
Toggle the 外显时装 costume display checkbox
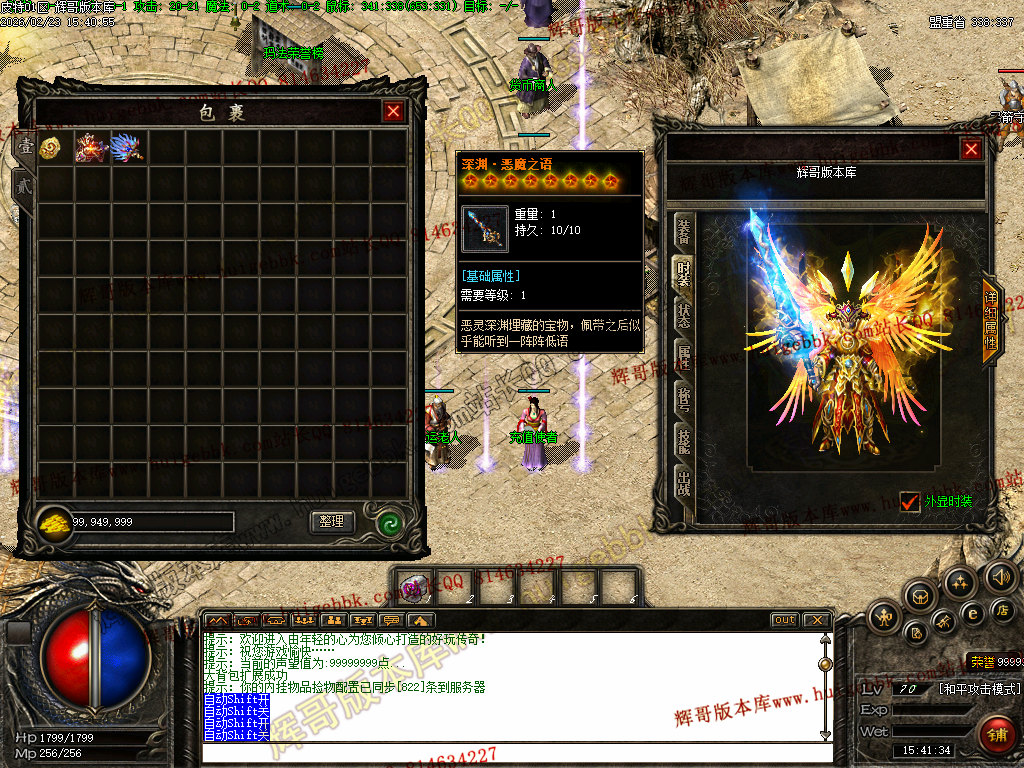coord(909,502)
